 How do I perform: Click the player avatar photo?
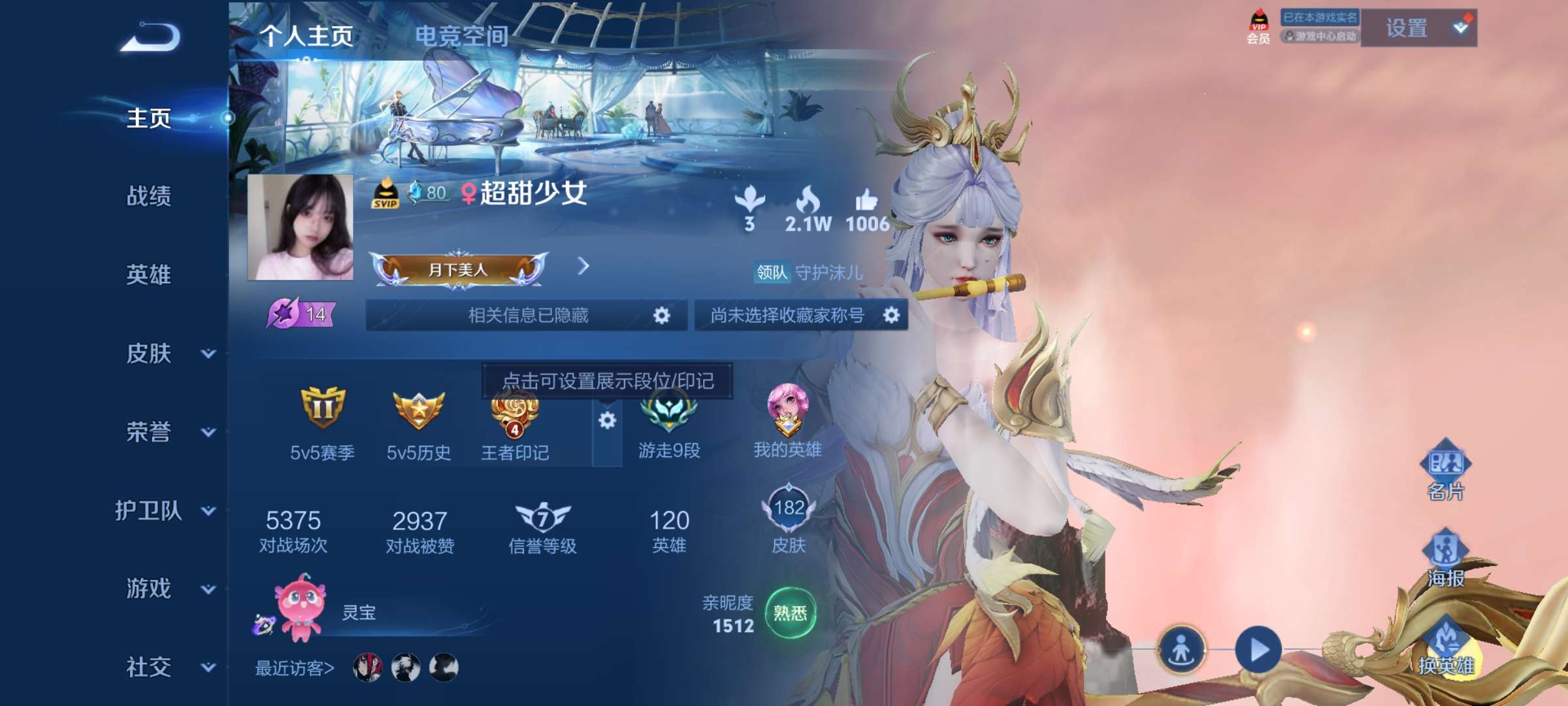[301, 227]
